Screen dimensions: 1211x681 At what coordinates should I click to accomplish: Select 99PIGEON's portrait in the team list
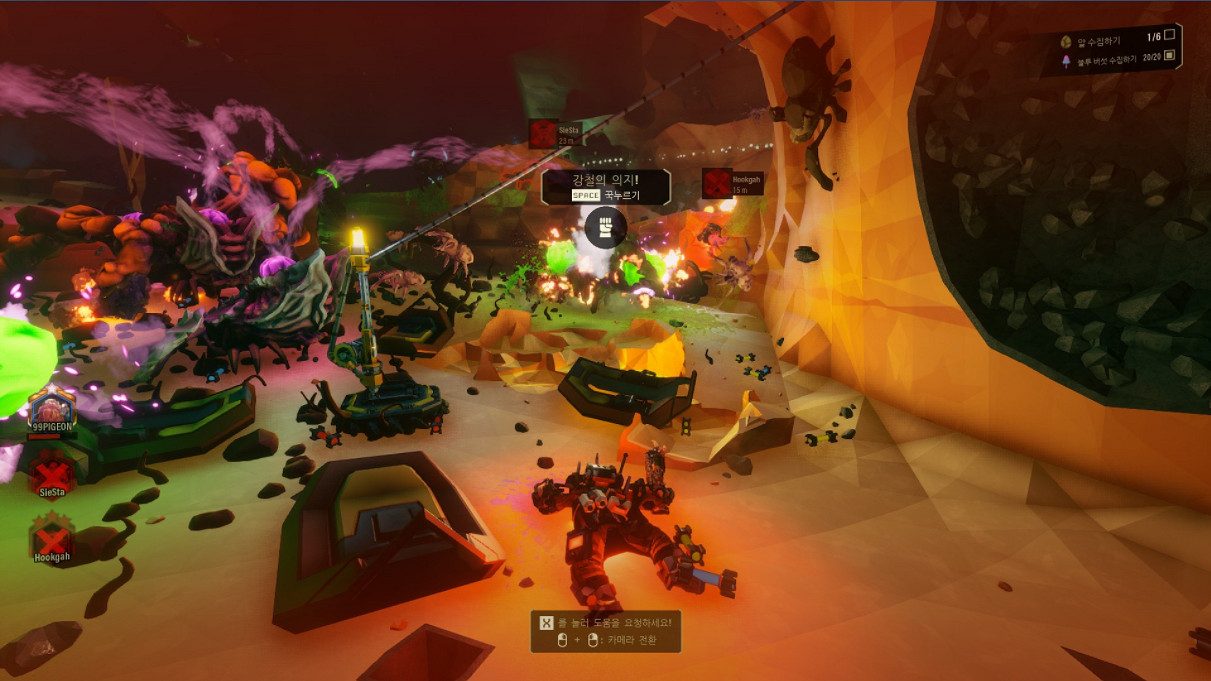[x=52, y=409]
